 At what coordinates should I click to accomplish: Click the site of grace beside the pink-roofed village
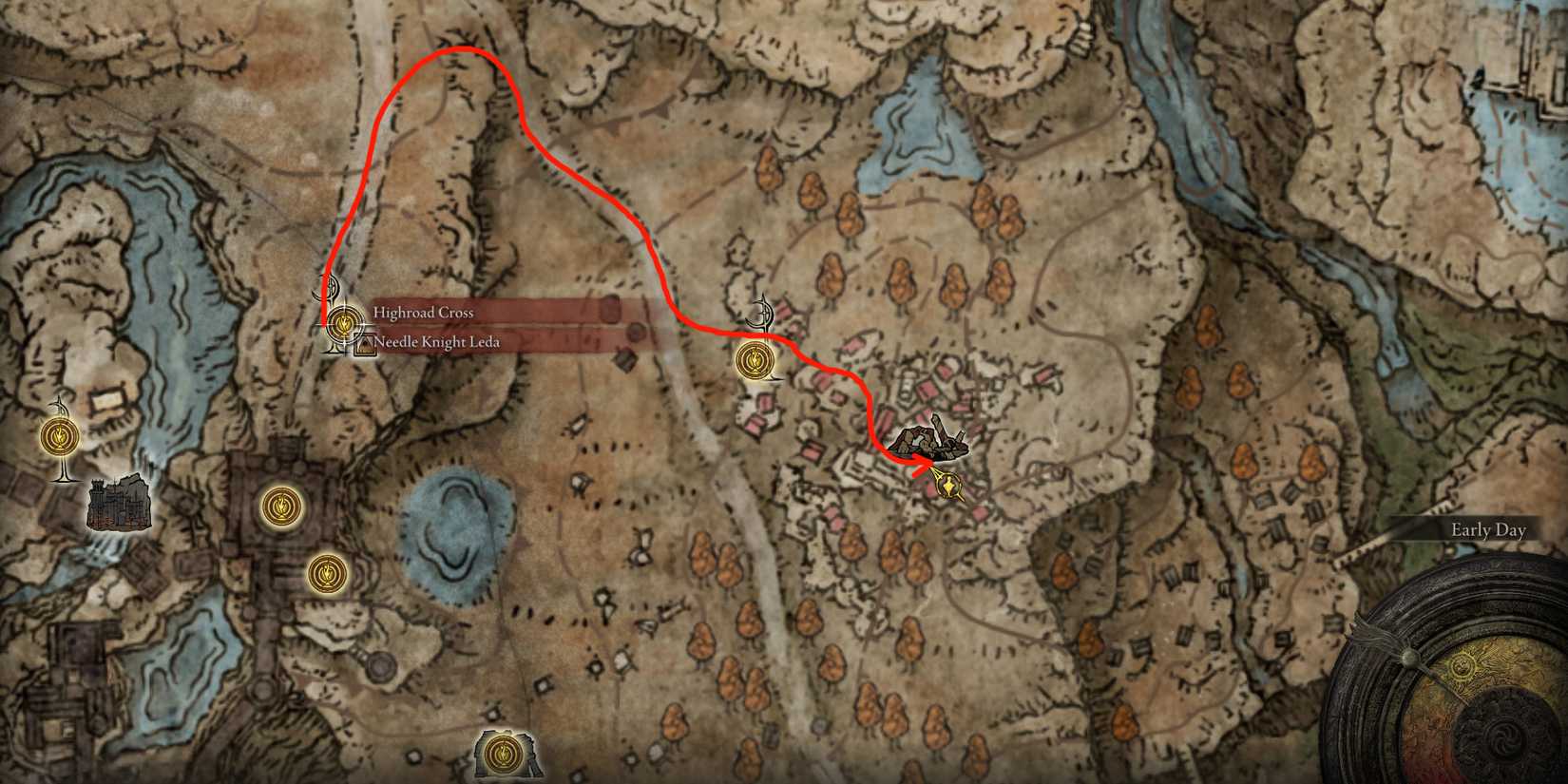coord(754,359)
